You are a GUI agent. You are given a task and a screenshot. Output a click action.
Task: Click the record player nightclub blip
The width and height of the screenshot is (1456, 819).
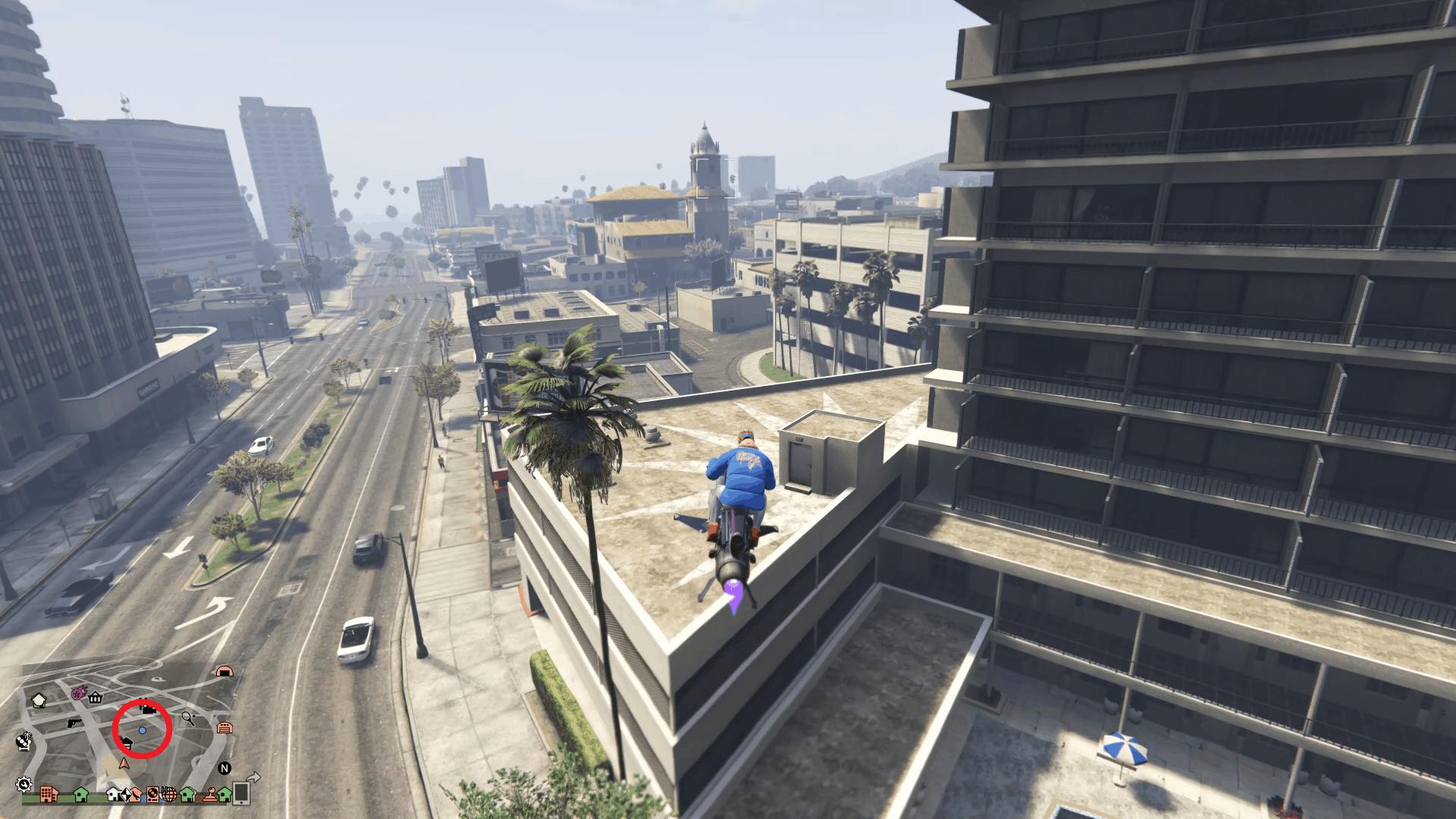tap(152, 795)
